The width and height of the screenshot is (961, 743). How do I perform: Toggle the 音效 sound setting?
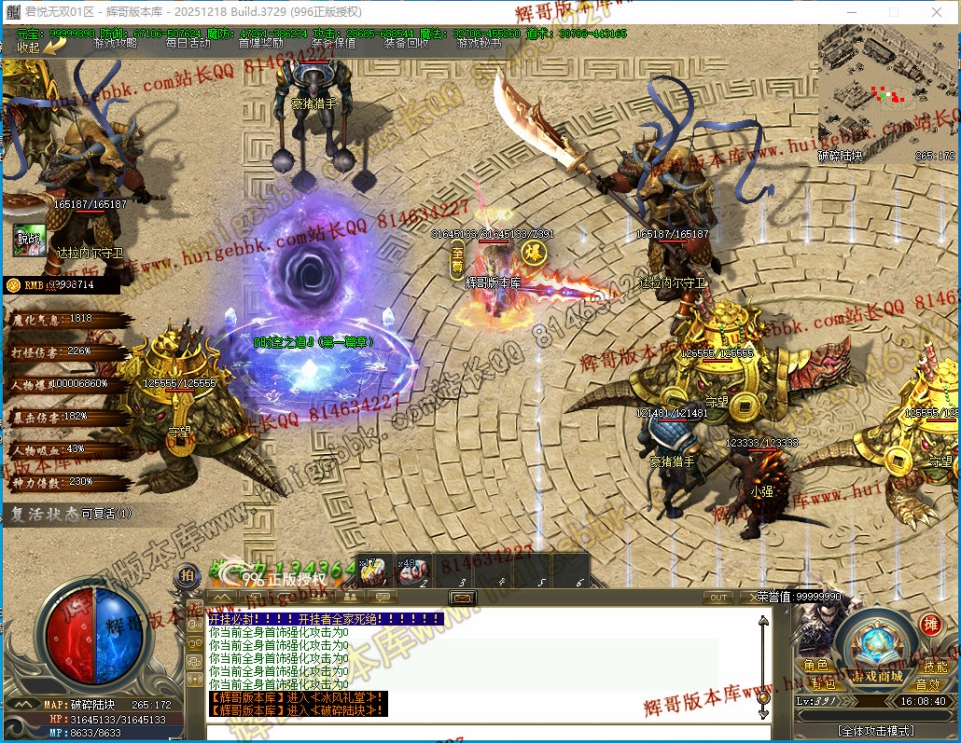(929, 684)
